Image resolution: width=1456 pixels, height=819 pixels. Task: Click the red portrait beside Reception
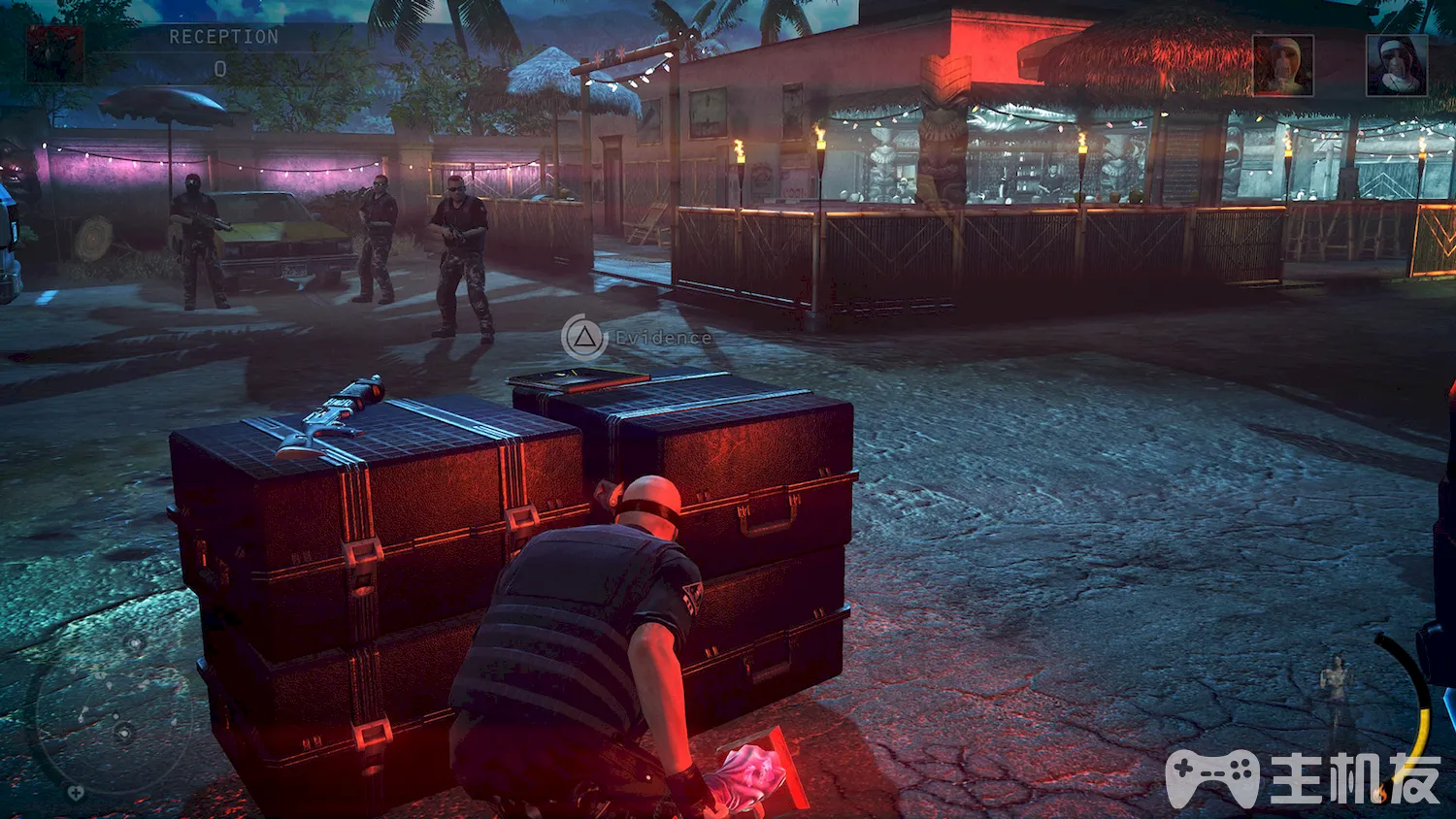click(x=54, y=54)
